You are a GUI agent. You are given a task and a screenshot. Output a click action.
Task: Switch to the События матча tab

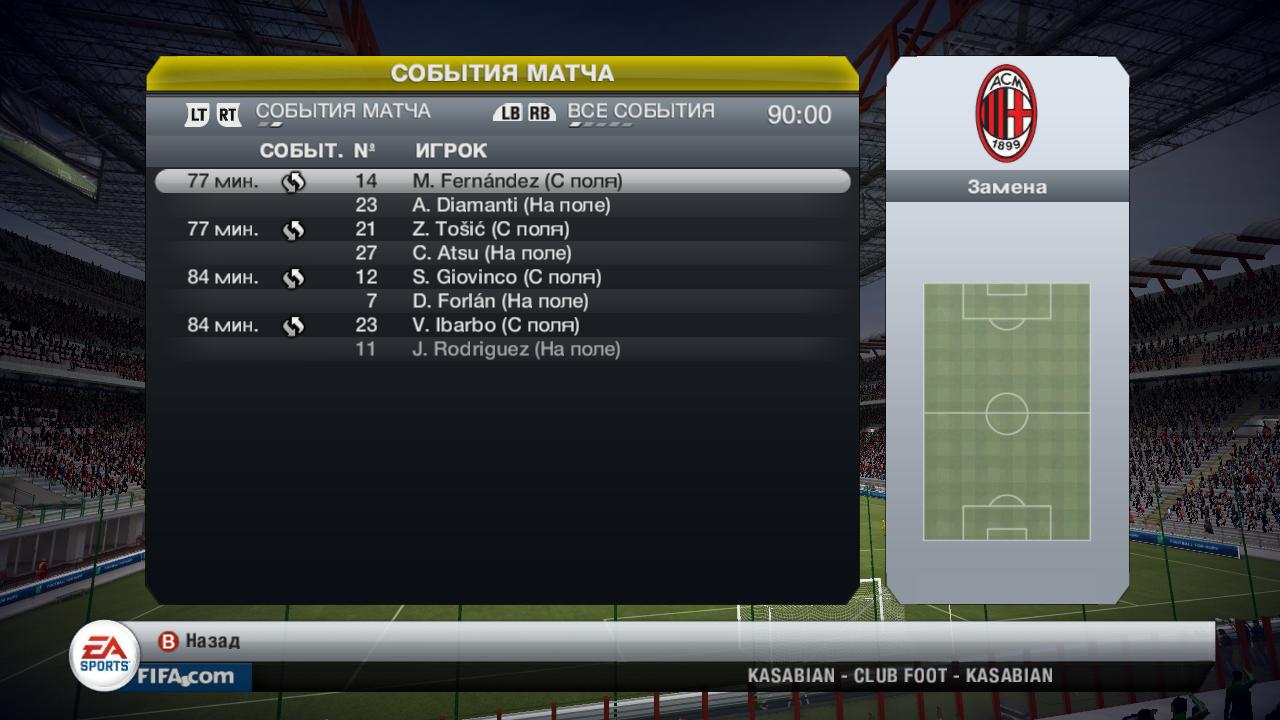[343, 111]
